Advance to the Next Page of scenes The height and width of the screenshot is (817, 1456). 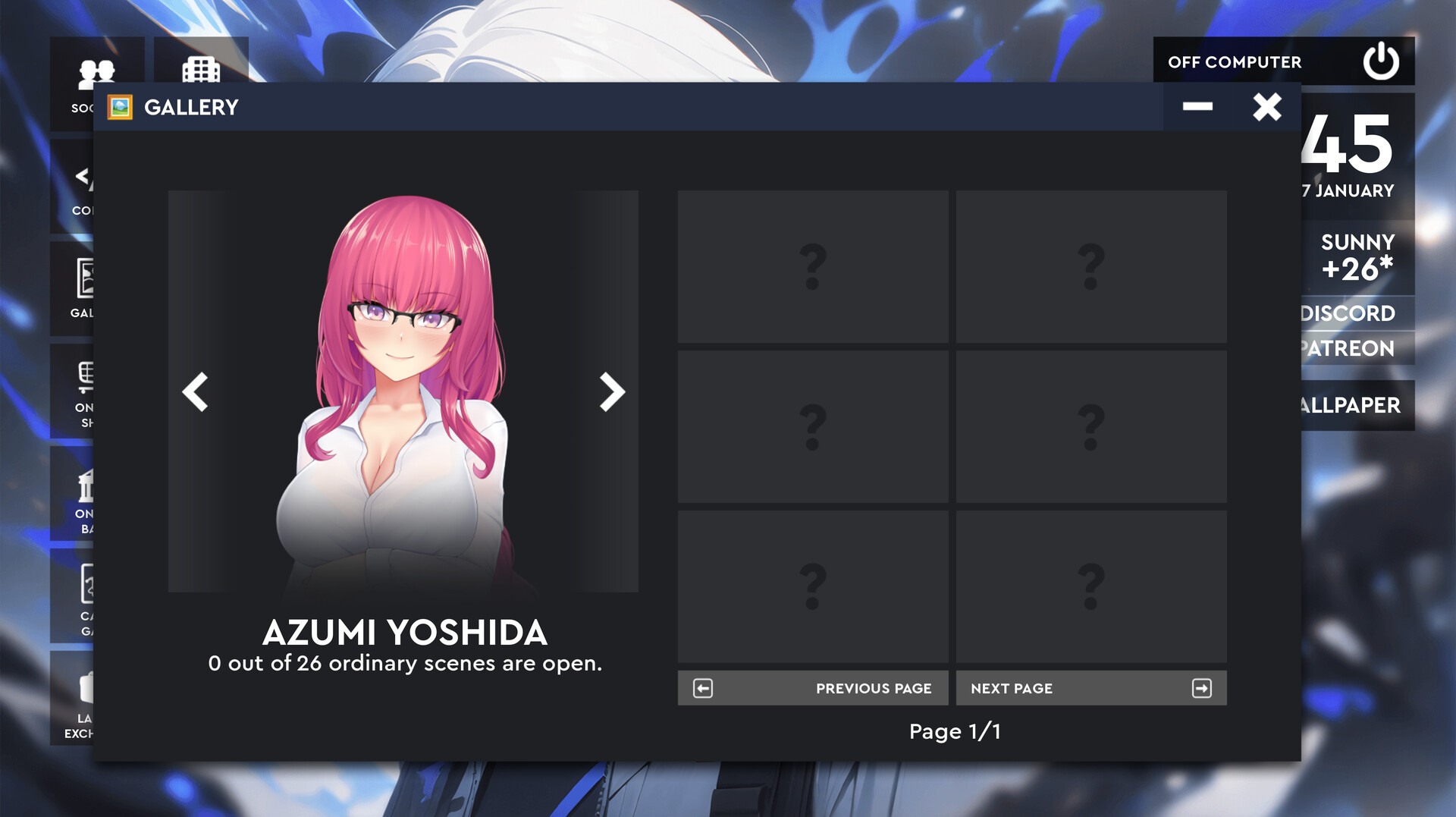[x=1092, y=688]
